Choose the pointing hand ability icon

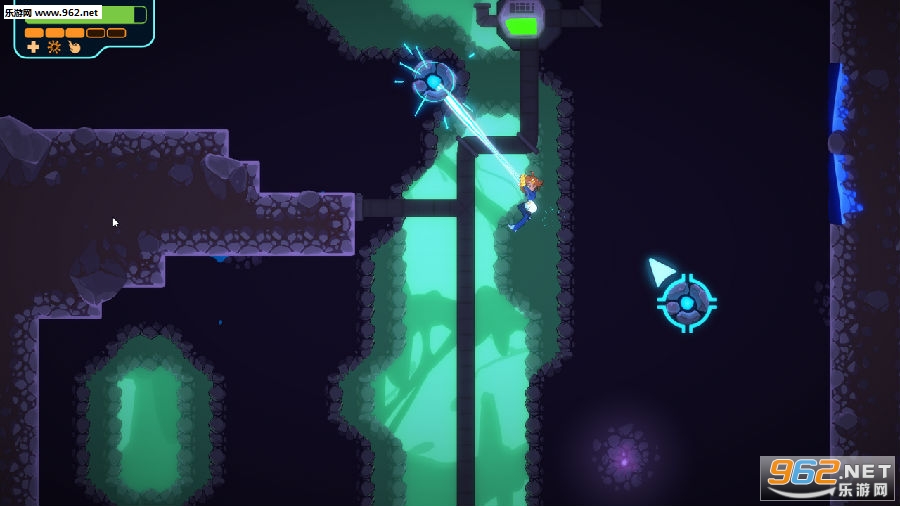click(74, 47)
